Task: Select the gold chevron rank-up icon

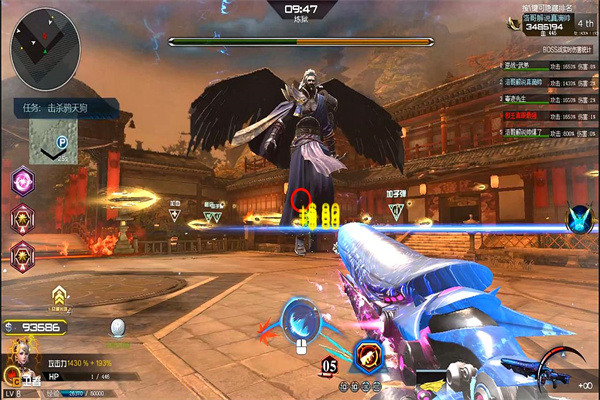Action: tap(60, 294)
